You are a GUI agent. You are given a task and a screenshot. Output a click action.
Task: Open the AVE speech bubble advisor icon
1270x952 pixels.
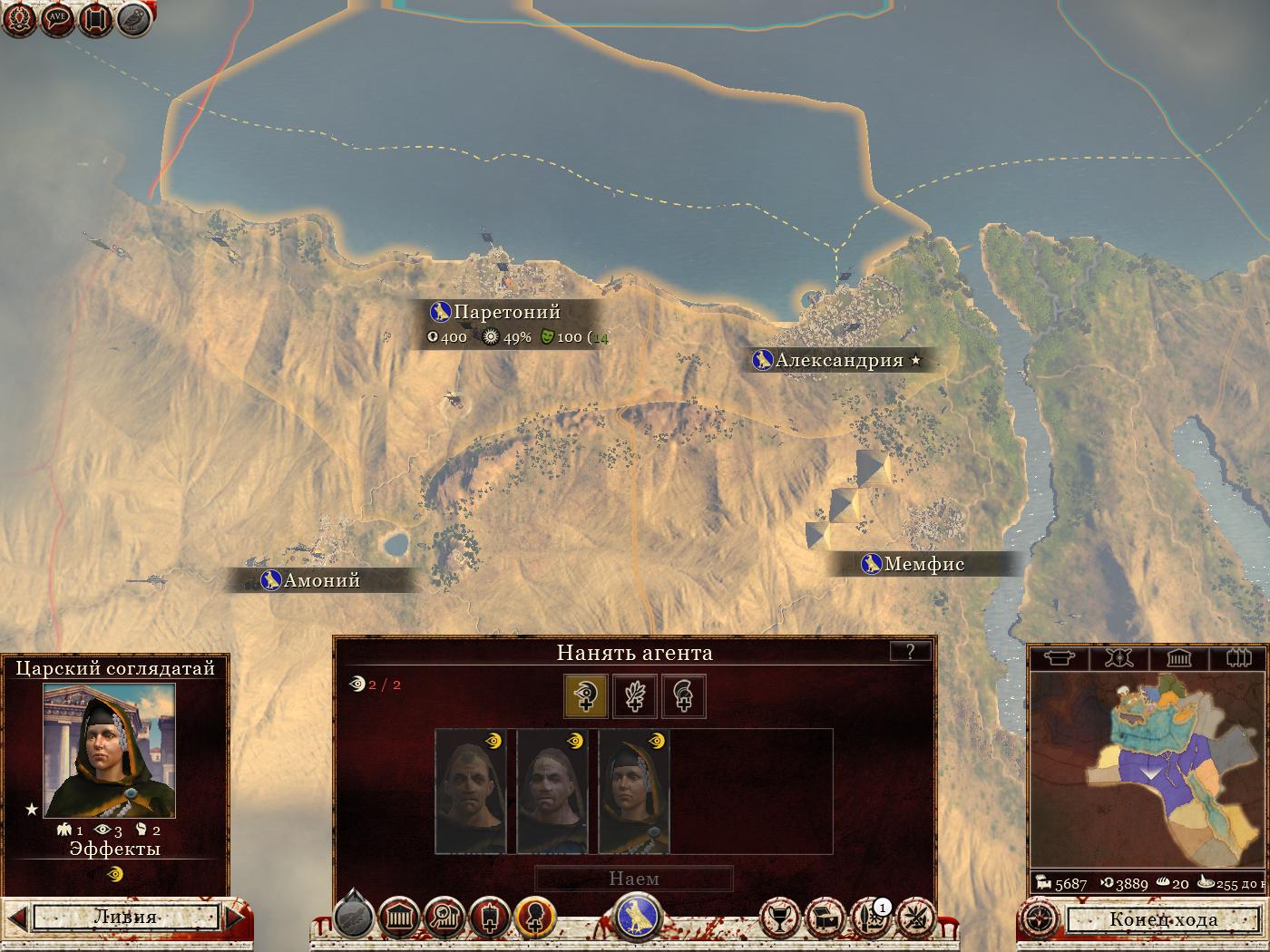coord(57,18)
